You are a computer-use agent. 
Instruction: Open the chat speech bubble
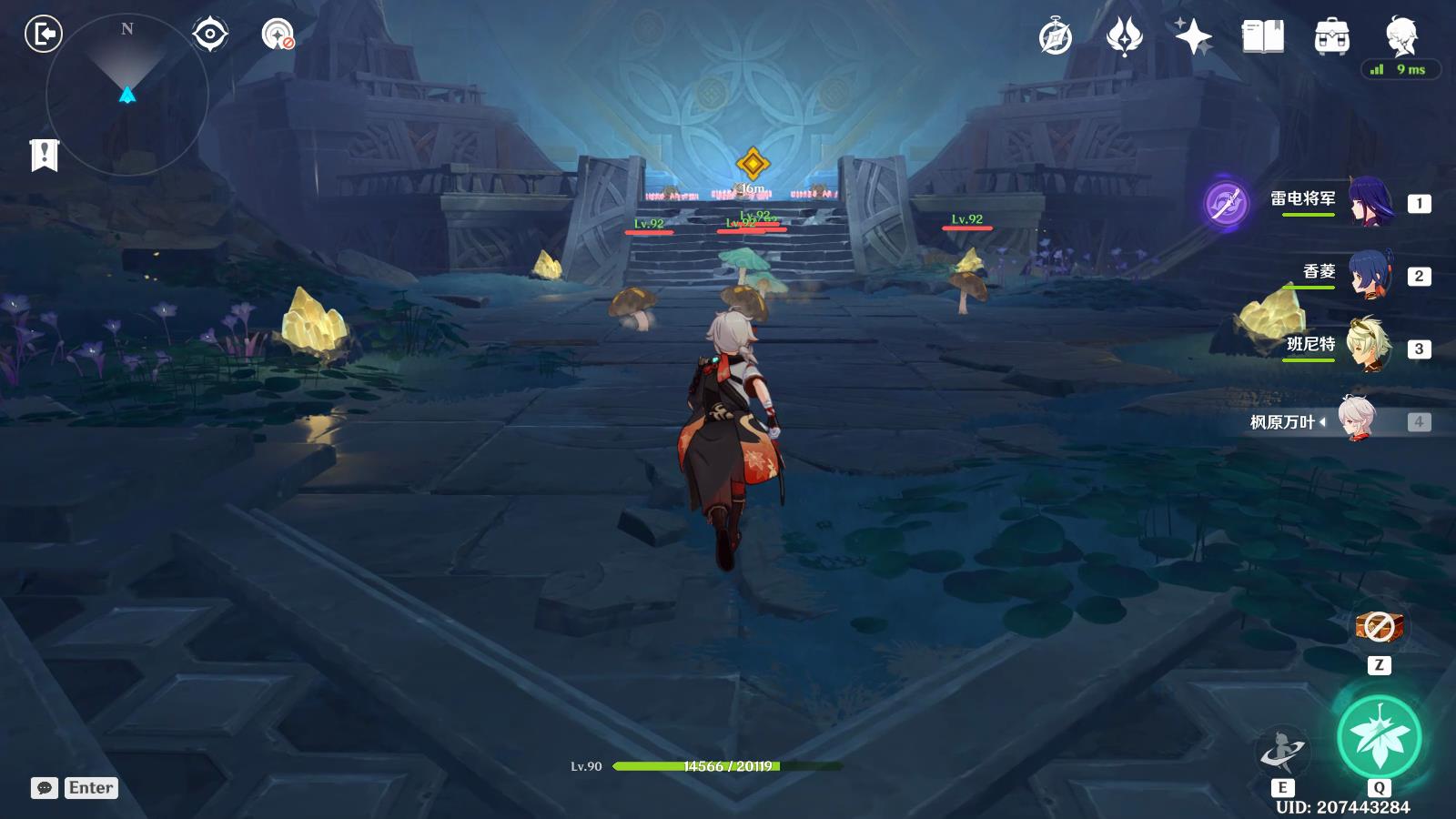pos(45,788)
